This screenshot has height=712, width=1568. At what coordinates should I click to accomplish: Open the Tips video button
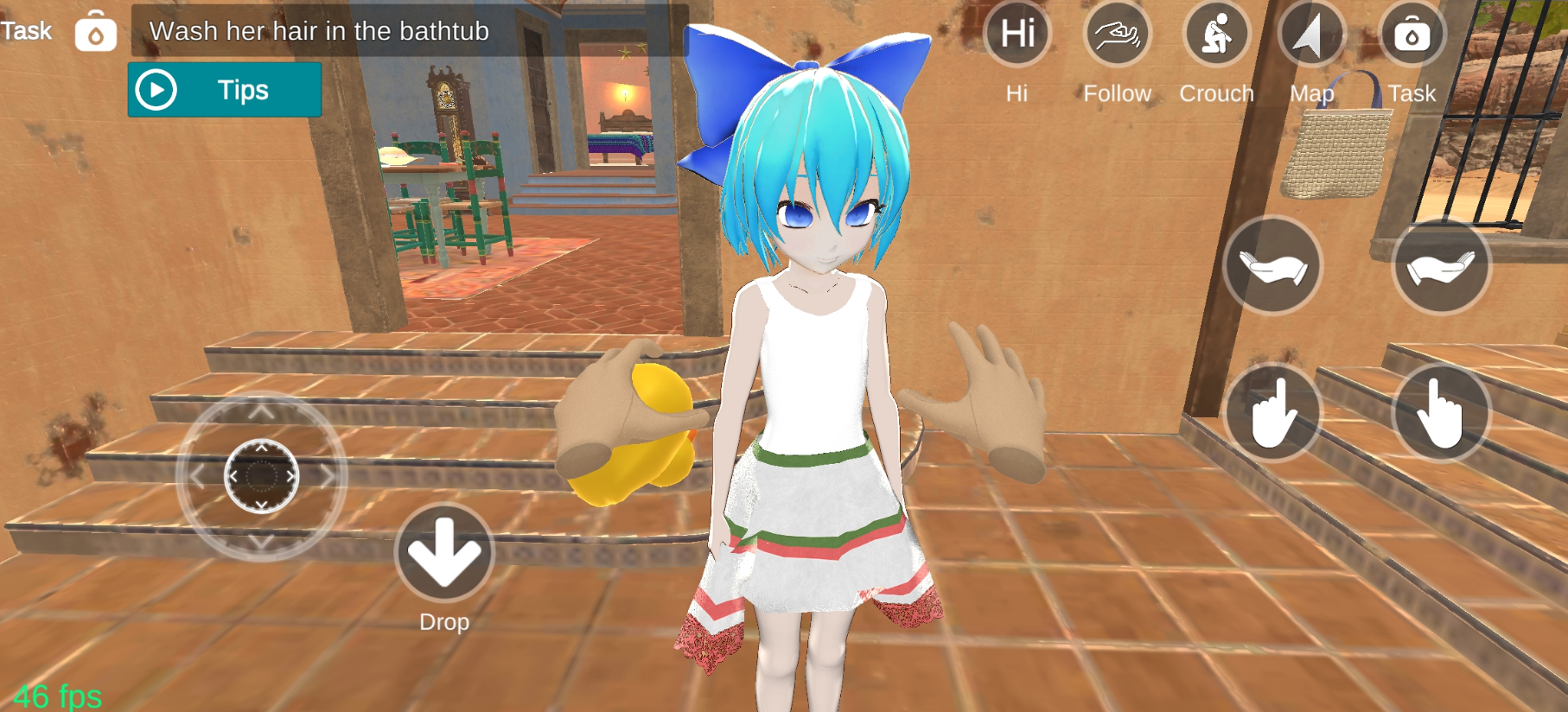tap(224, 90)
